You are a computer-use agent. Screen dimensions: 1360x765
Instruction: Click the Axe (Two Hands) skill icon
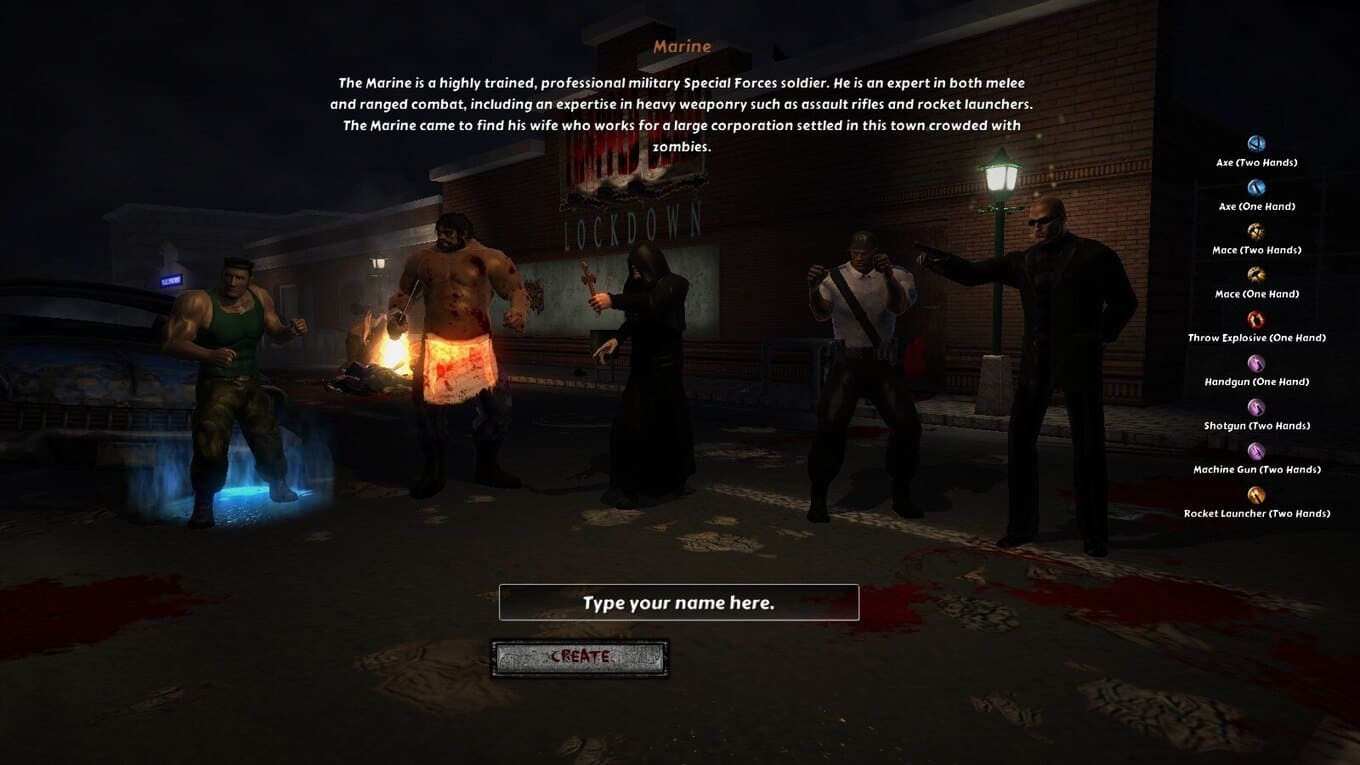tap(1256, 144)
